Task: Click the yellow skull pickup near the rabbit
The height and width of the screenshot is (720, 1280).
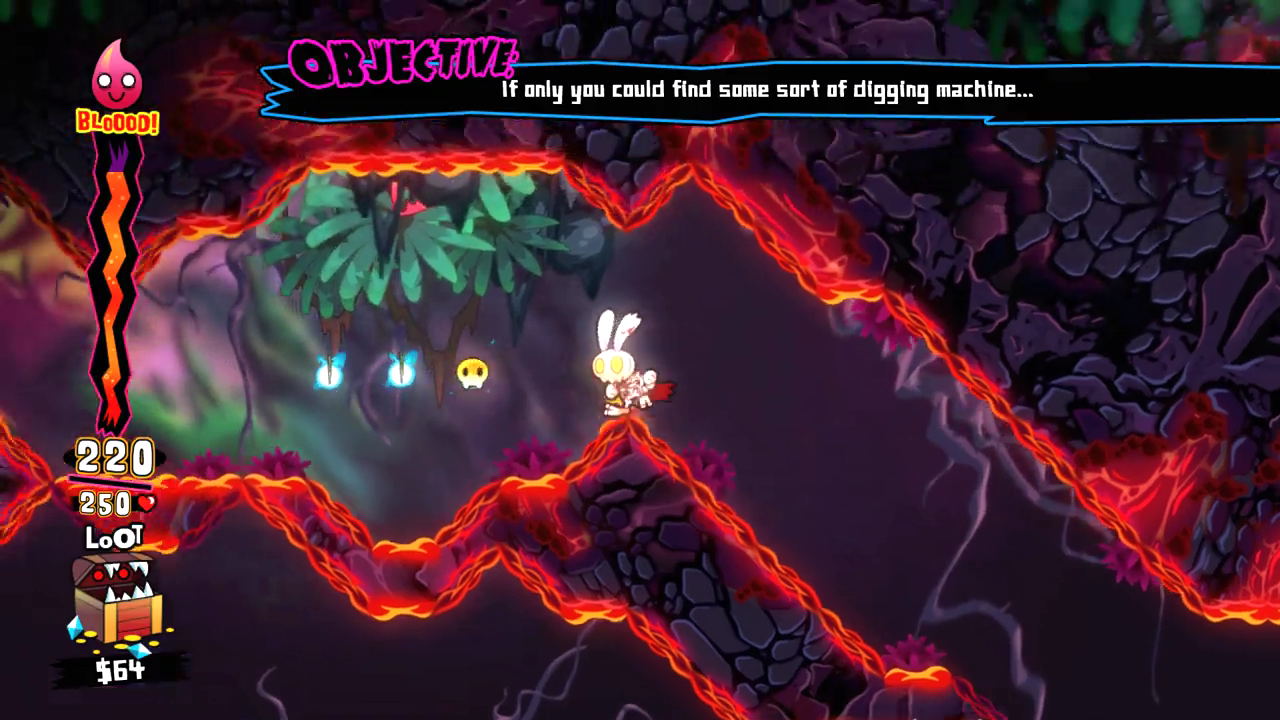Action: tap(472, 370)
